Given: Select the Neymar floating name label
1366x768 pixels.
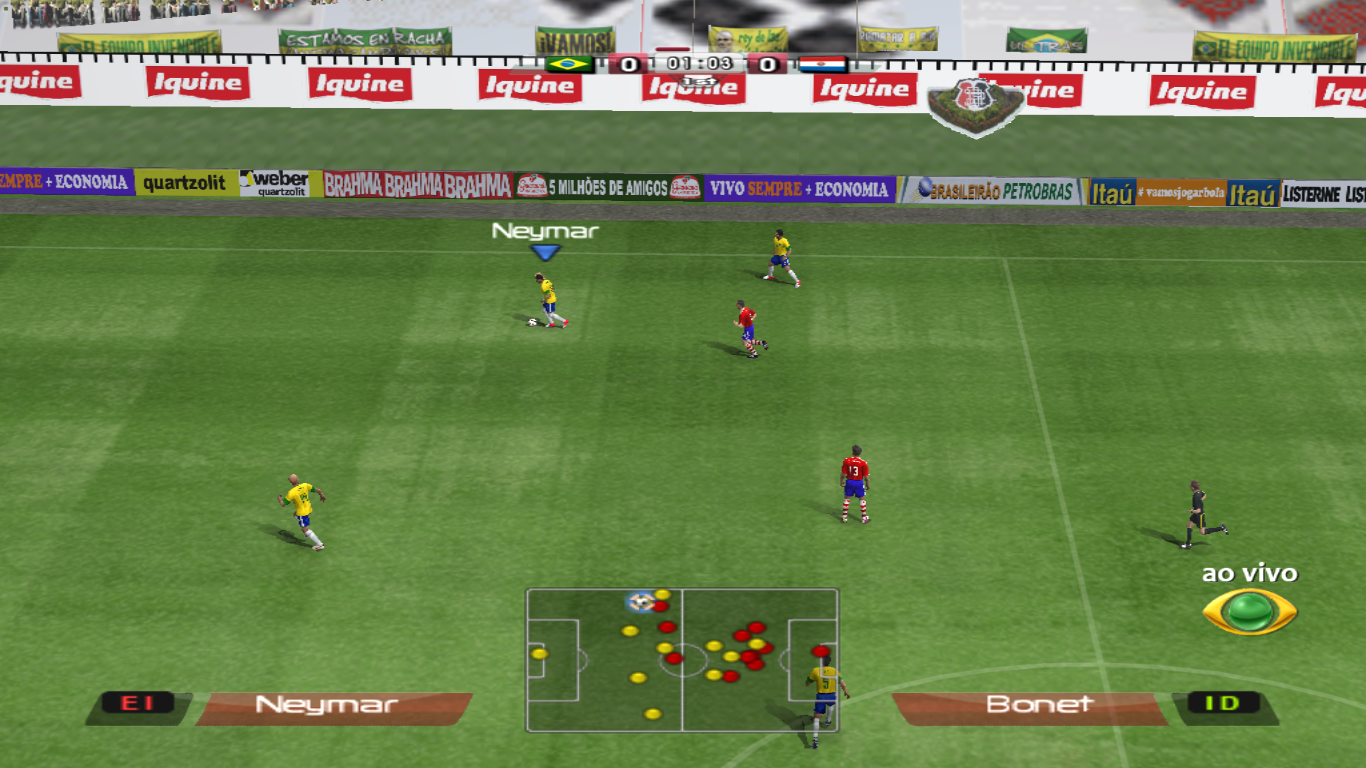Looking at the screenshot, I should (543, 233).
